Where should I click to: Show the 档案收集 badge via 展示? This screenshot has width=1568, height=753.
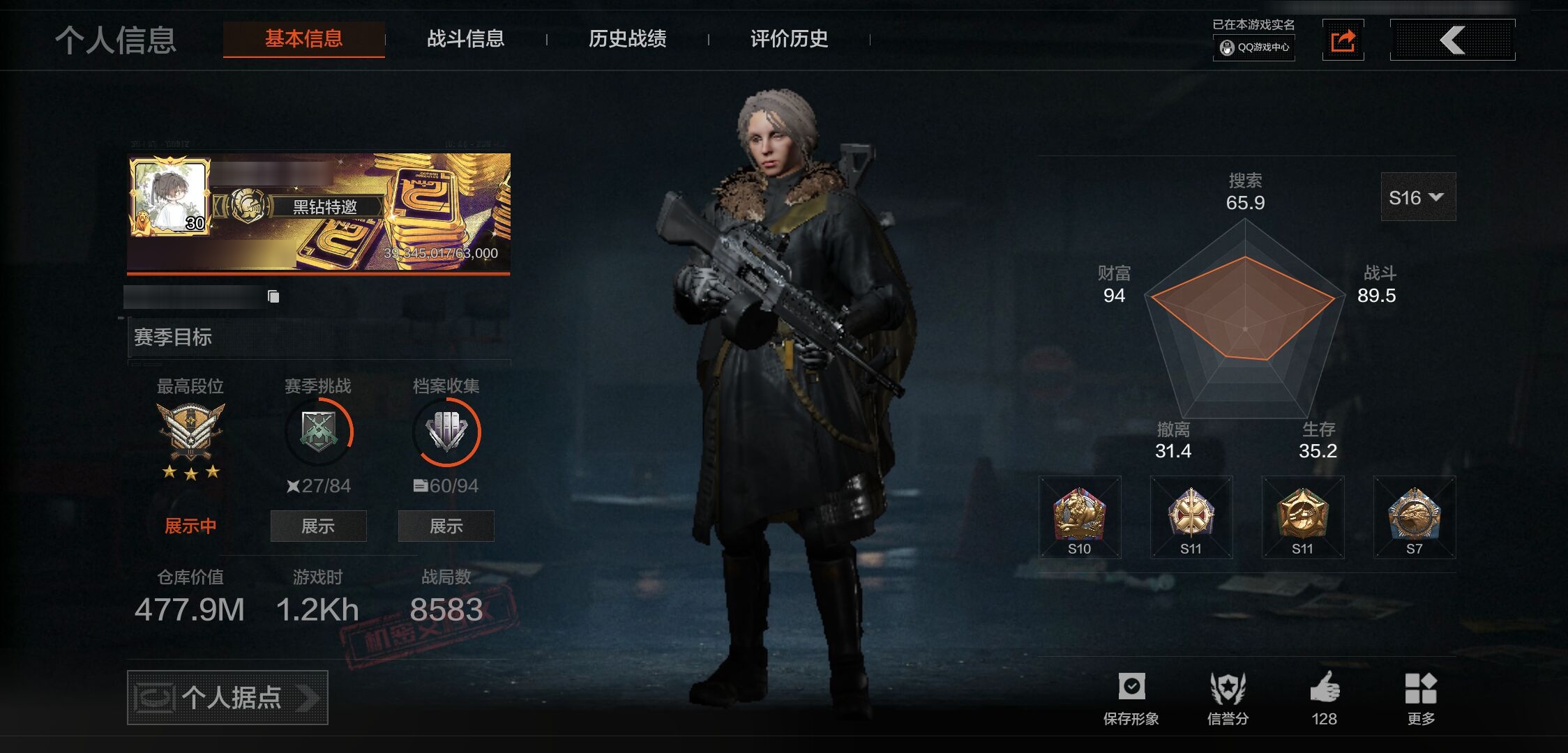tap(446, 526)
